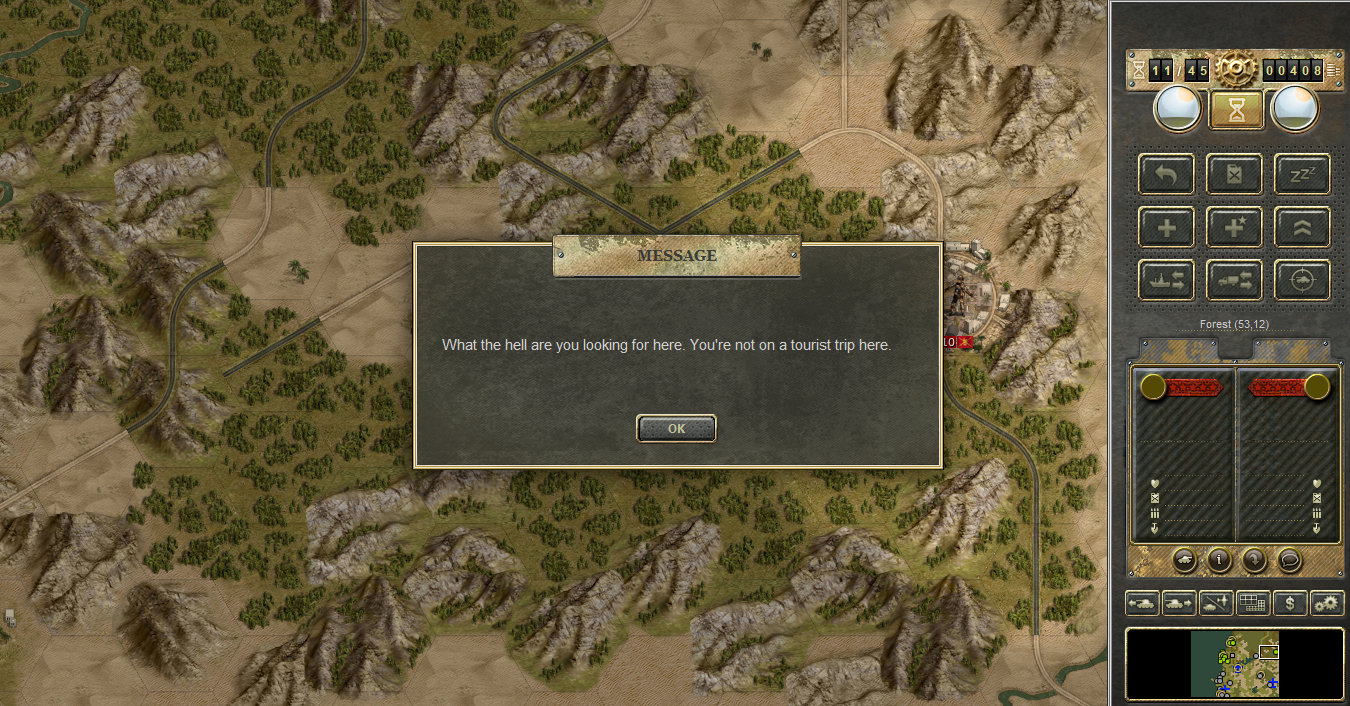1350x706 pixels.
Task: Go to the previous unit (left-arrow tank)
Action: (x=1142, y=603)
